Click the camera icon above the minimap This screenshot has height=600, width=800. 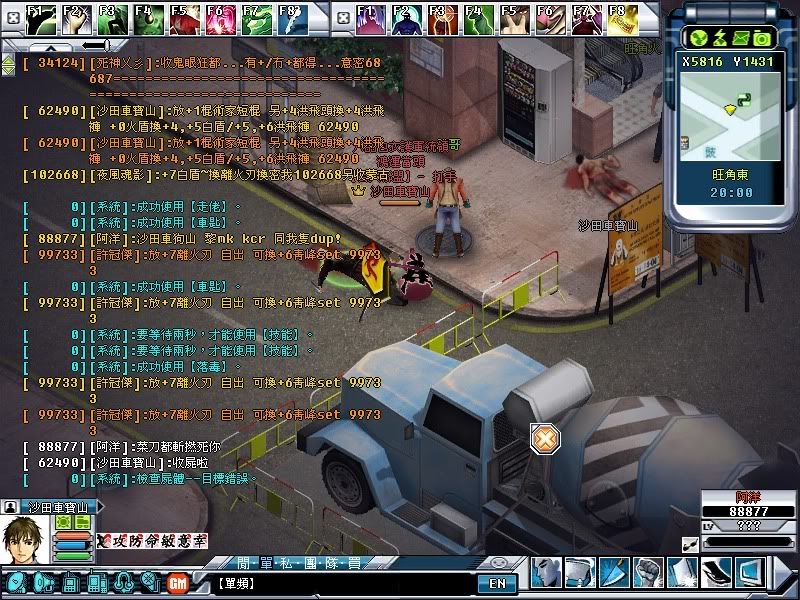pos(762,37)
